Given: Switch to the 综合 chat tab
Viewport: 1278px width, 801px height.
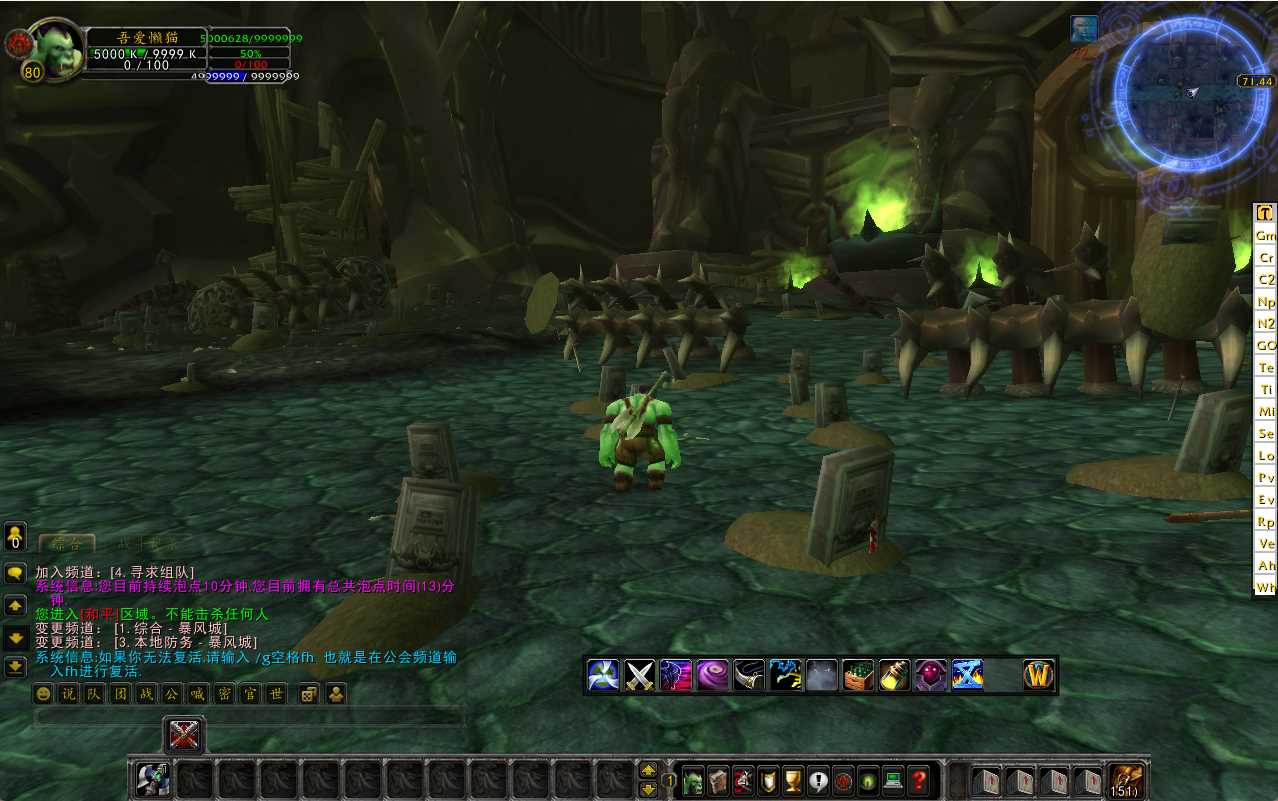Looking at the screenshot, I should (x=67, y=544).
